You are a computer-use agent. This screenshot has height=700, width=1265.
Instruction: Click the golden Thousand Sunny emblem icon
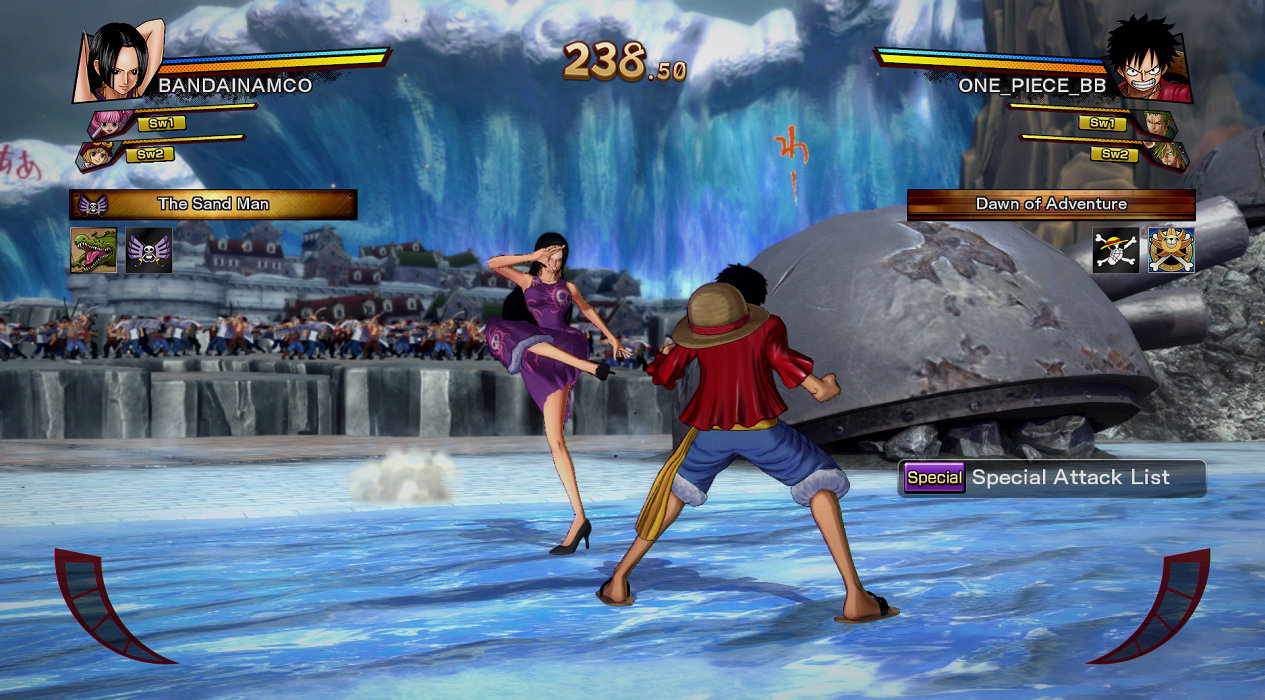coord(1171,250)
